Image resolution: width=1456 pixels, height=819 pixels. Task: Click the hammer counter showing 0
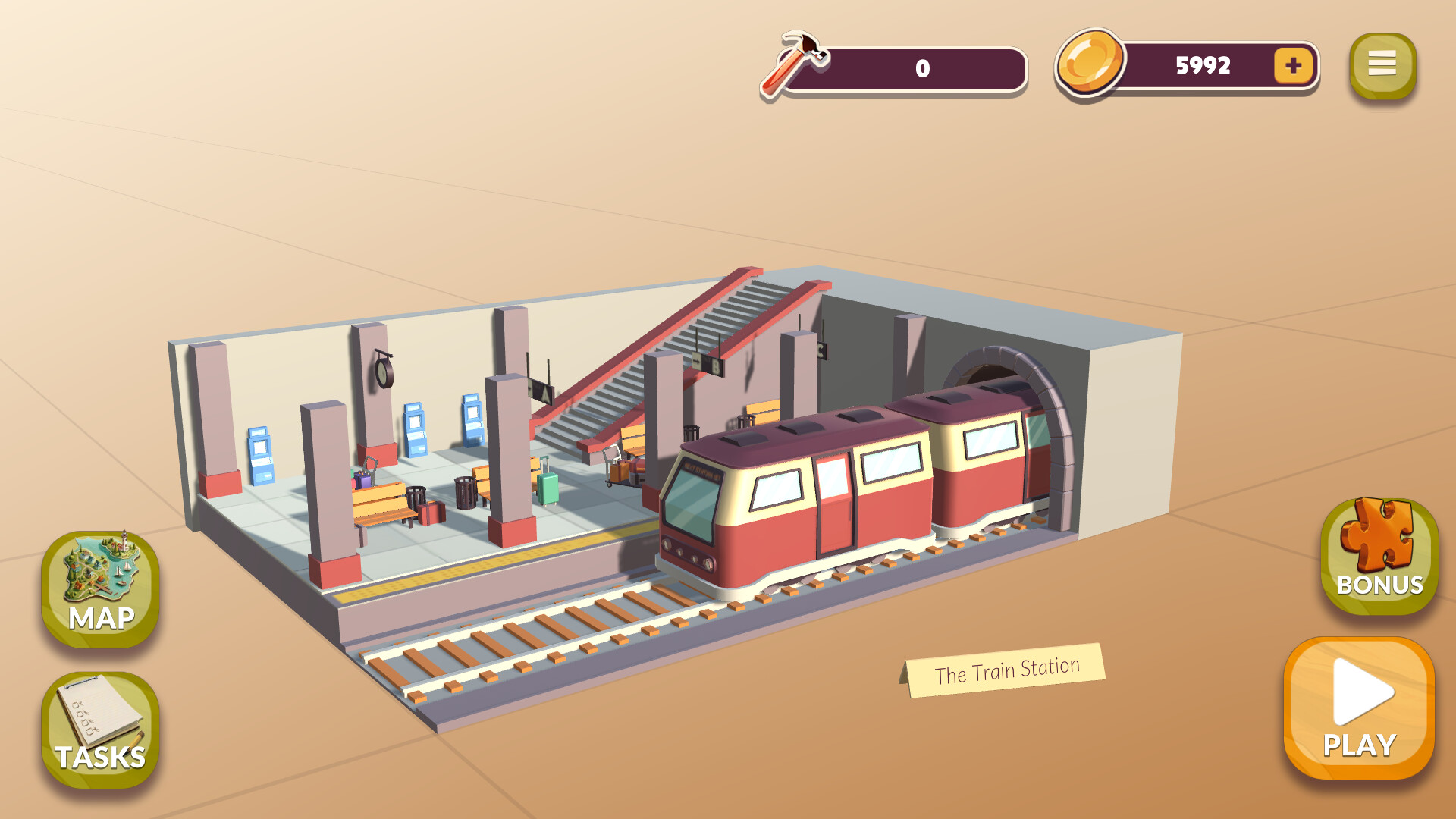pyautogui.click(x=921, y=68)
